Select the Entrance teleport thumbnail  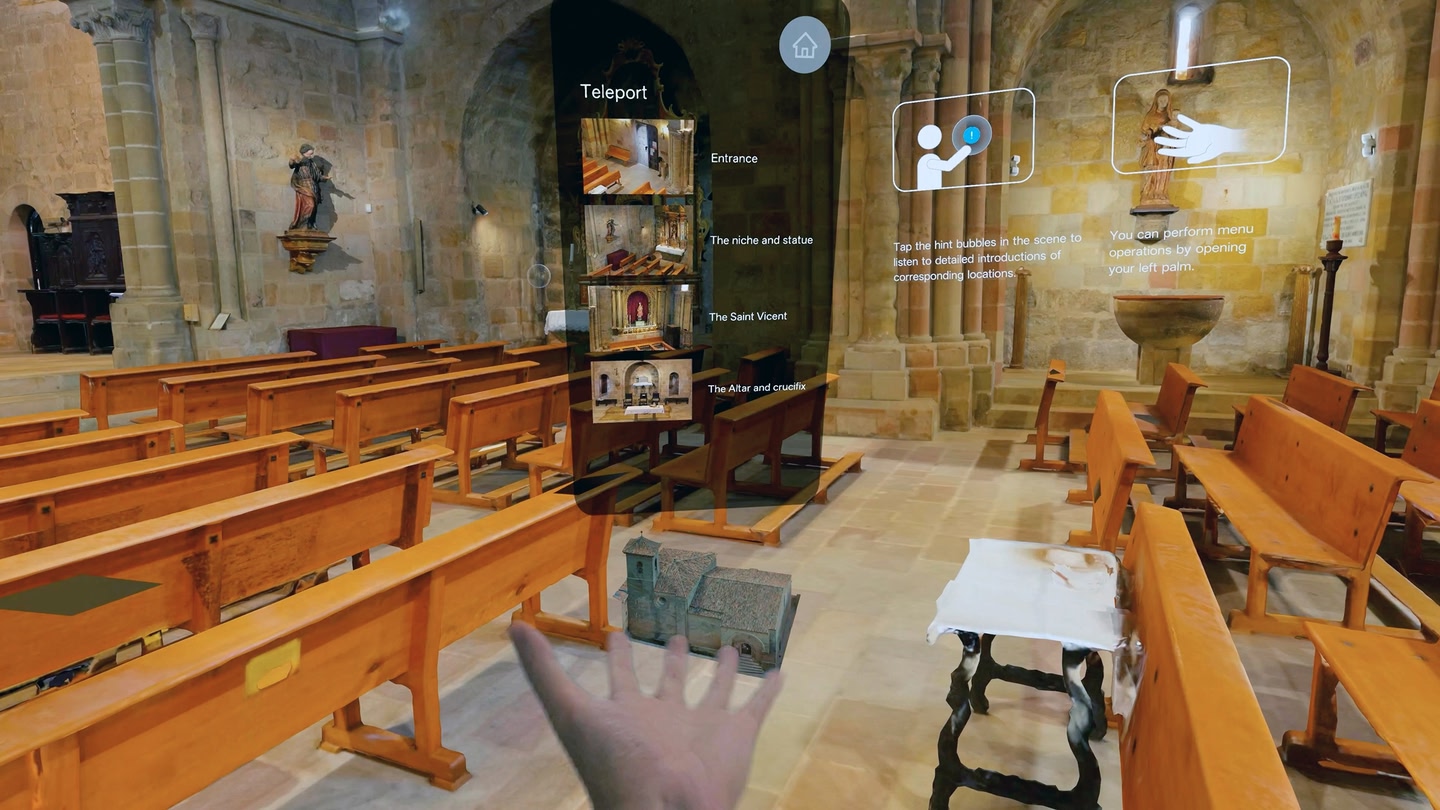pos(638,156)
